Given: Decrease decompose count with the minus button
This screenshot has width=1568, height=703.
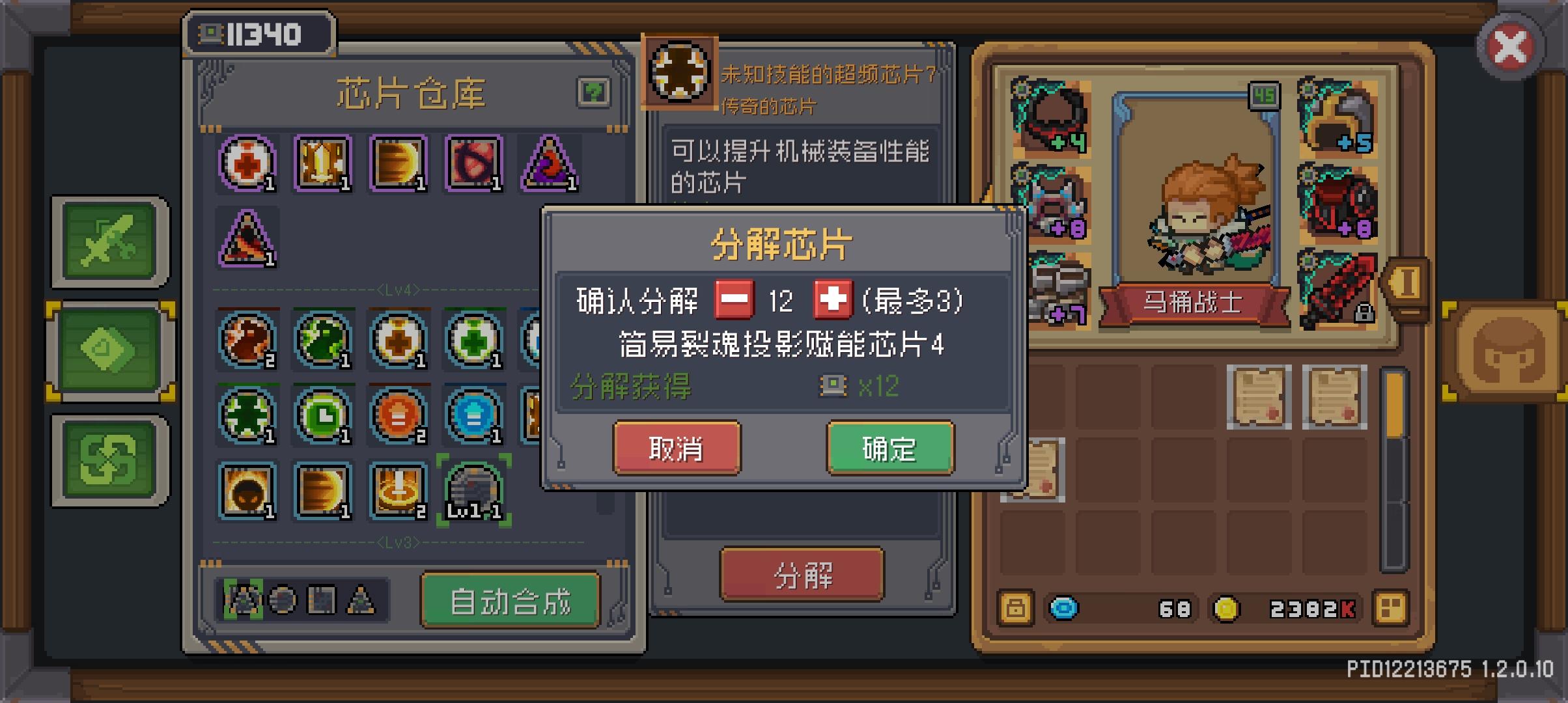Looking at the screenshot, I should (732, 299).
